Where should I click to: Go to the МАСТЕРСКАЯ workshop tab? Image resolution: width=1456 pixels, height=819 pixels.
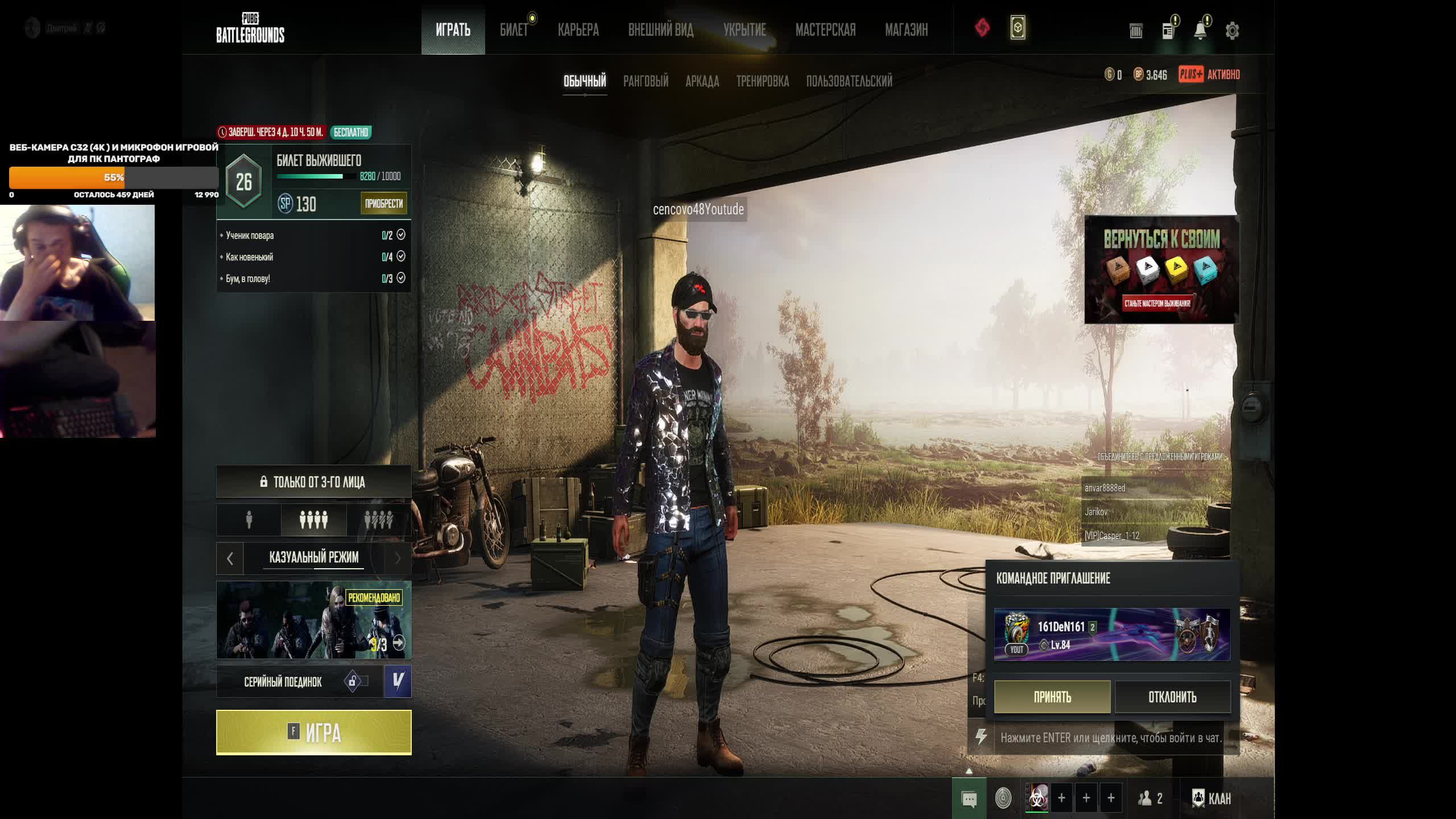coord(825,30)
